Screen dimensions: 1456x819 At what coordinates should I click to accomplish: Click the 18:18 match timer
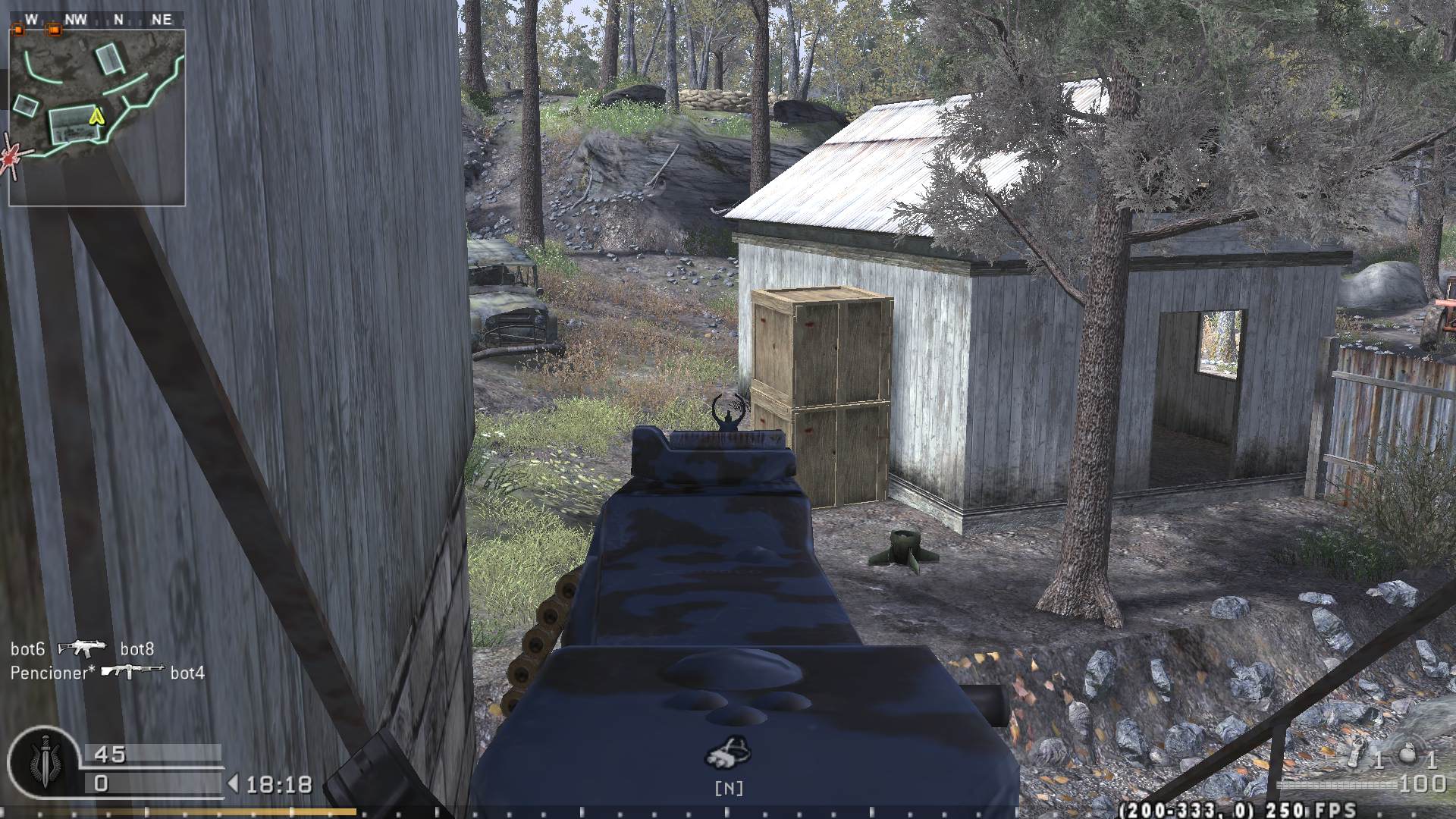pyautogui.click(x=278, y=784)
